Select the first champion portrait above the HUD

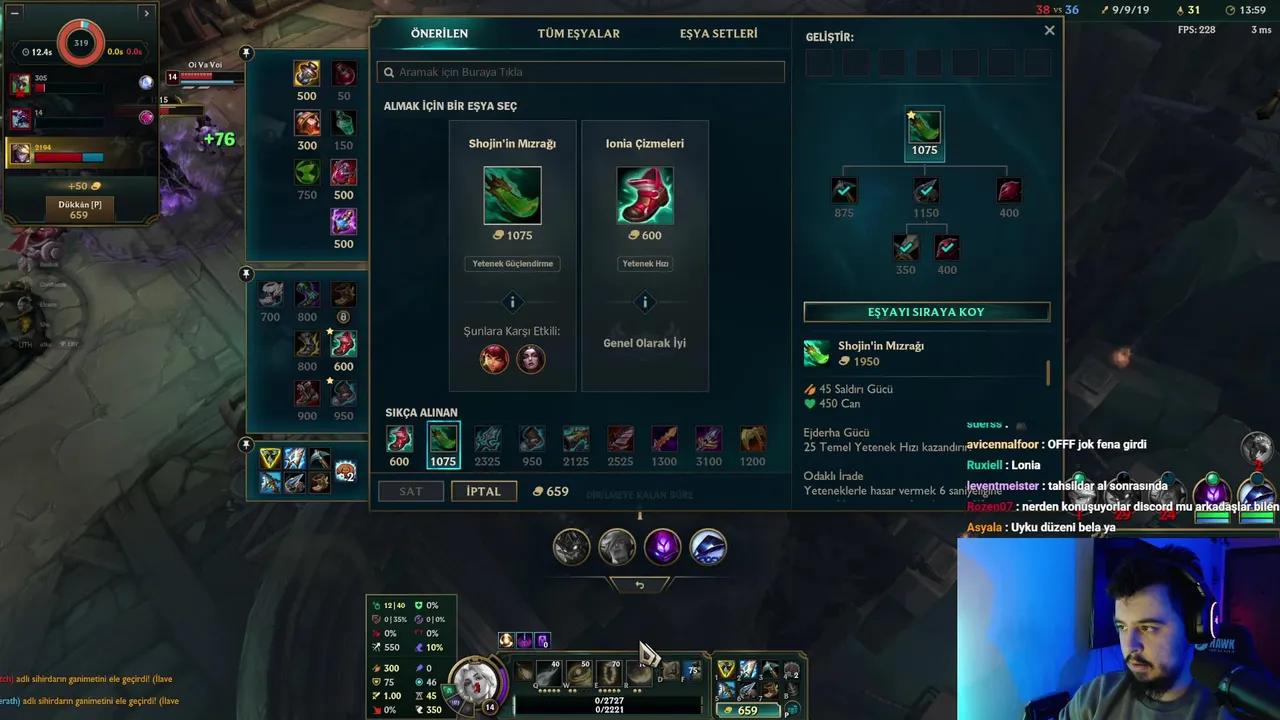click(x=571, y=546)
